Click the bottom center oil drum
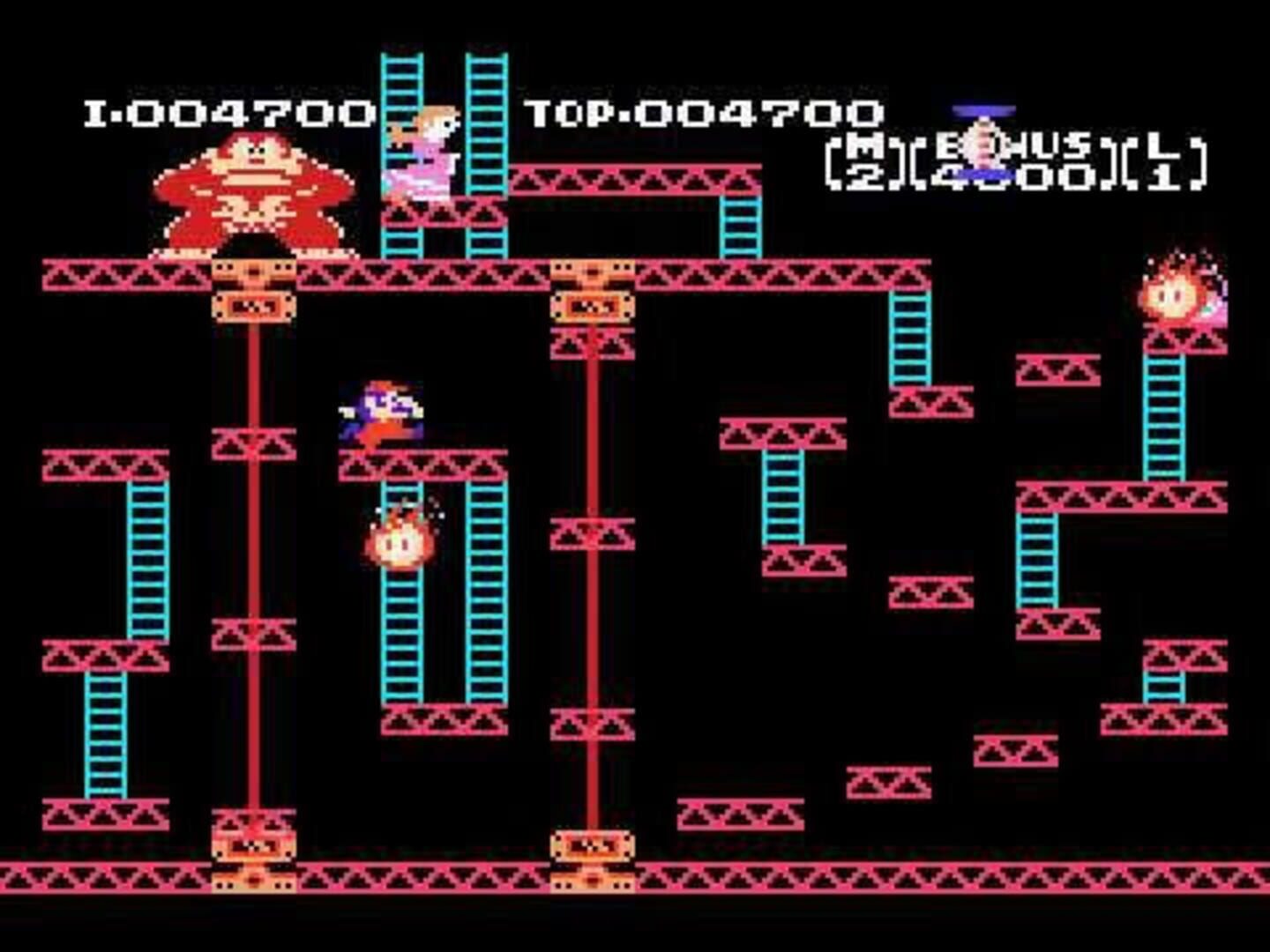 pos(591,859)
